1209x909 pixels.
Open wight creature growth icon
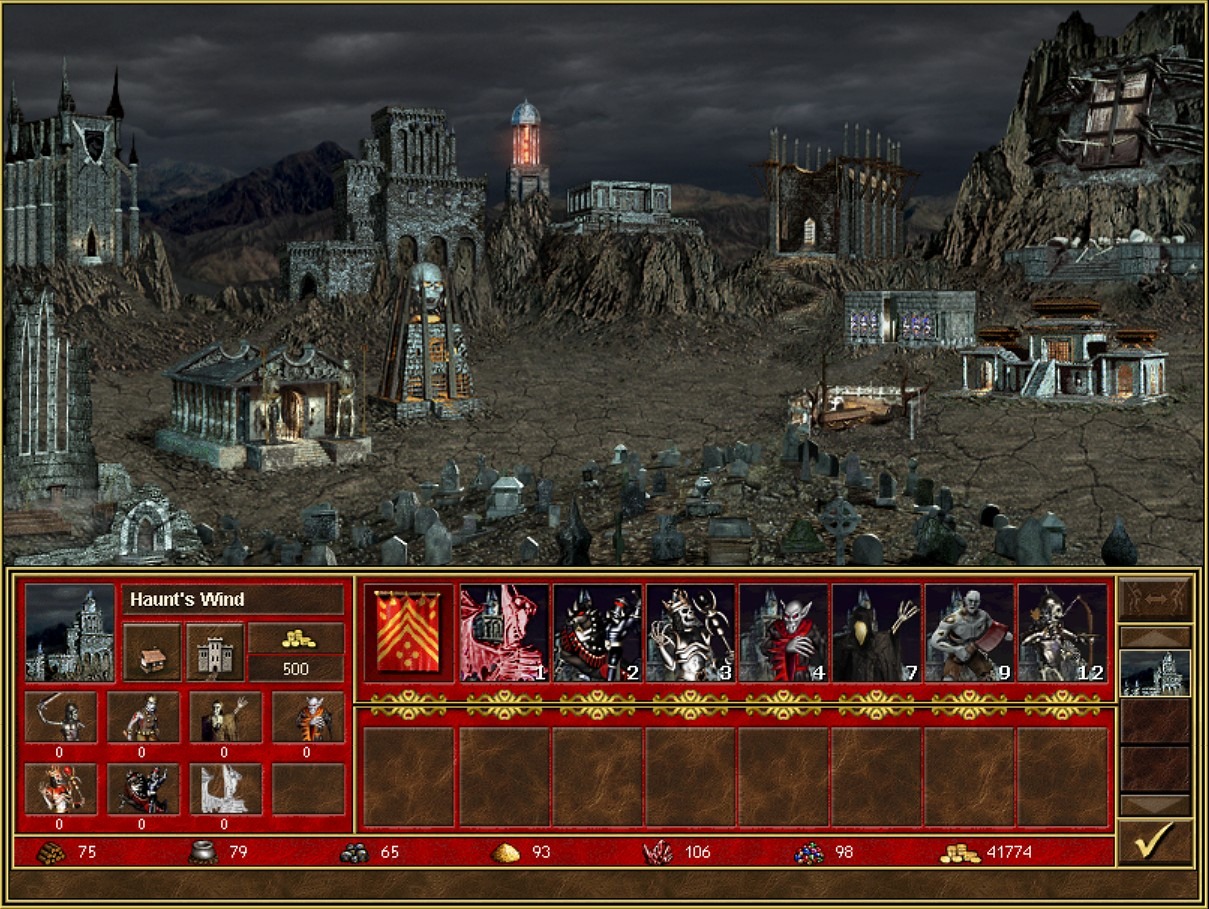[224, 716]
